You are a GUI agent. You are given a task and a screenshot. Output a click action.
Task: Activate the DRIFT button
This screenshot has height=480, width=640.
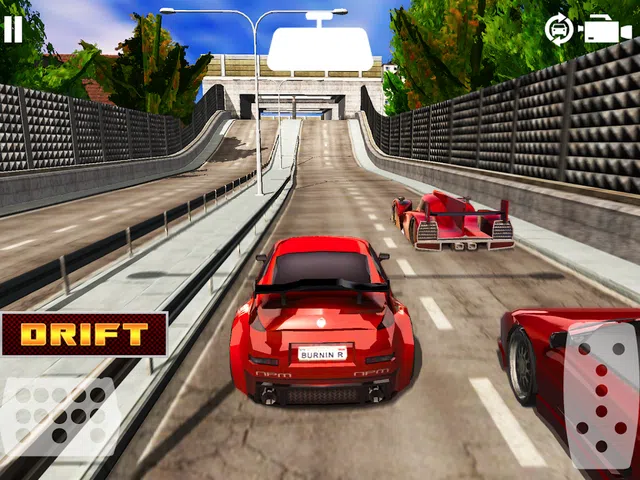click(x=83, y=335)
